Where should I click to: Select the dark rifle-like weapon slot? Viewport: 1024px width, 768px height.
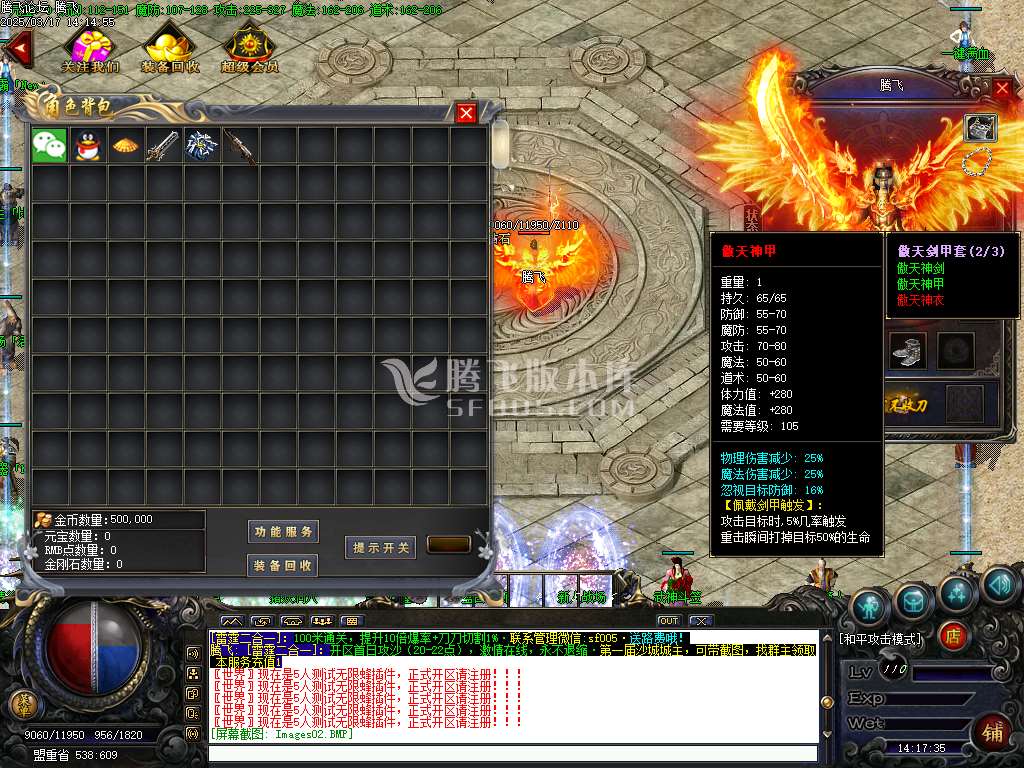coord(240,146)
